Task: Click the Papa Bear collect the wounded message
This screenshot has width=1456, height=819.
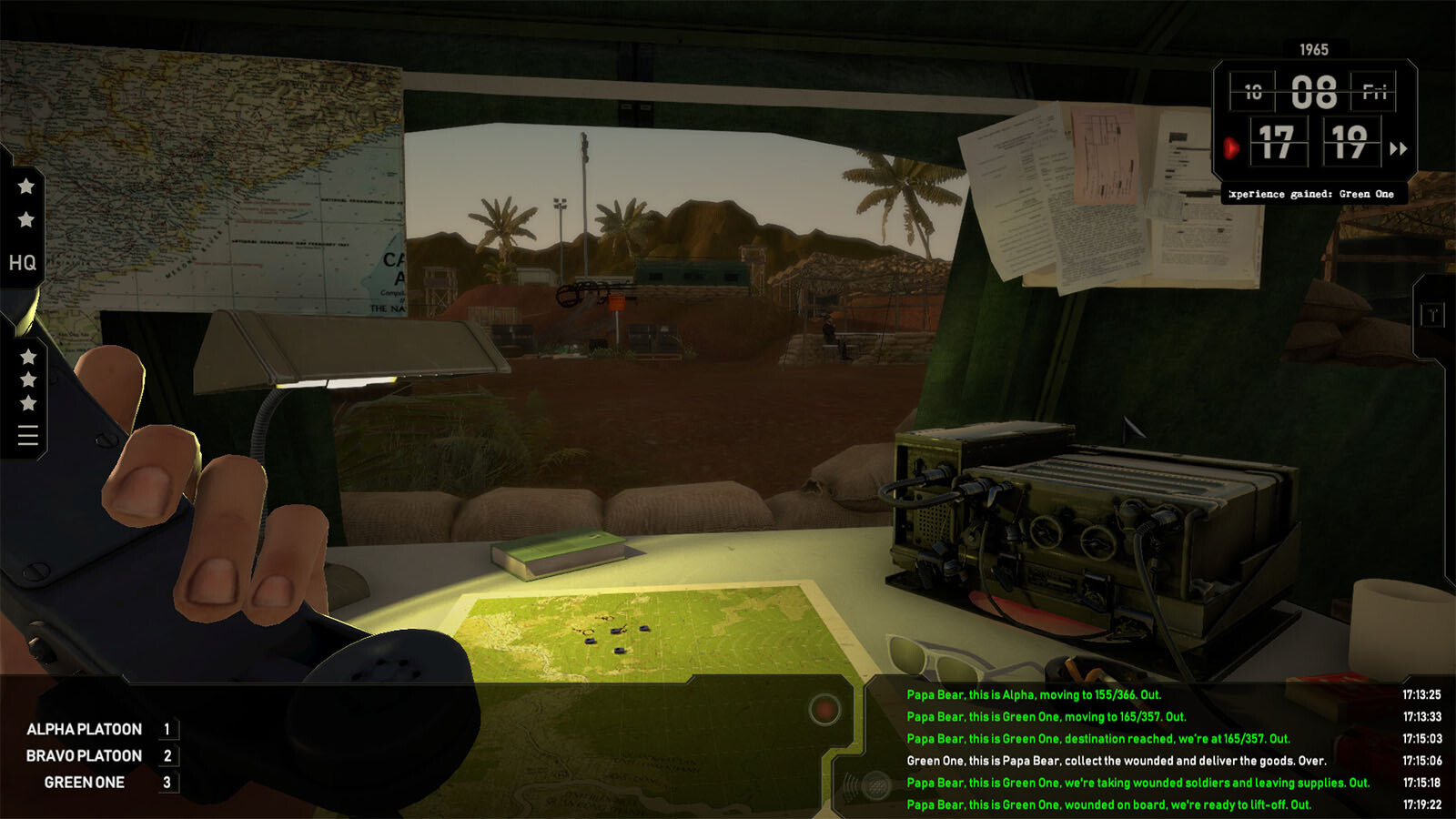Action: pos(1116,761)
